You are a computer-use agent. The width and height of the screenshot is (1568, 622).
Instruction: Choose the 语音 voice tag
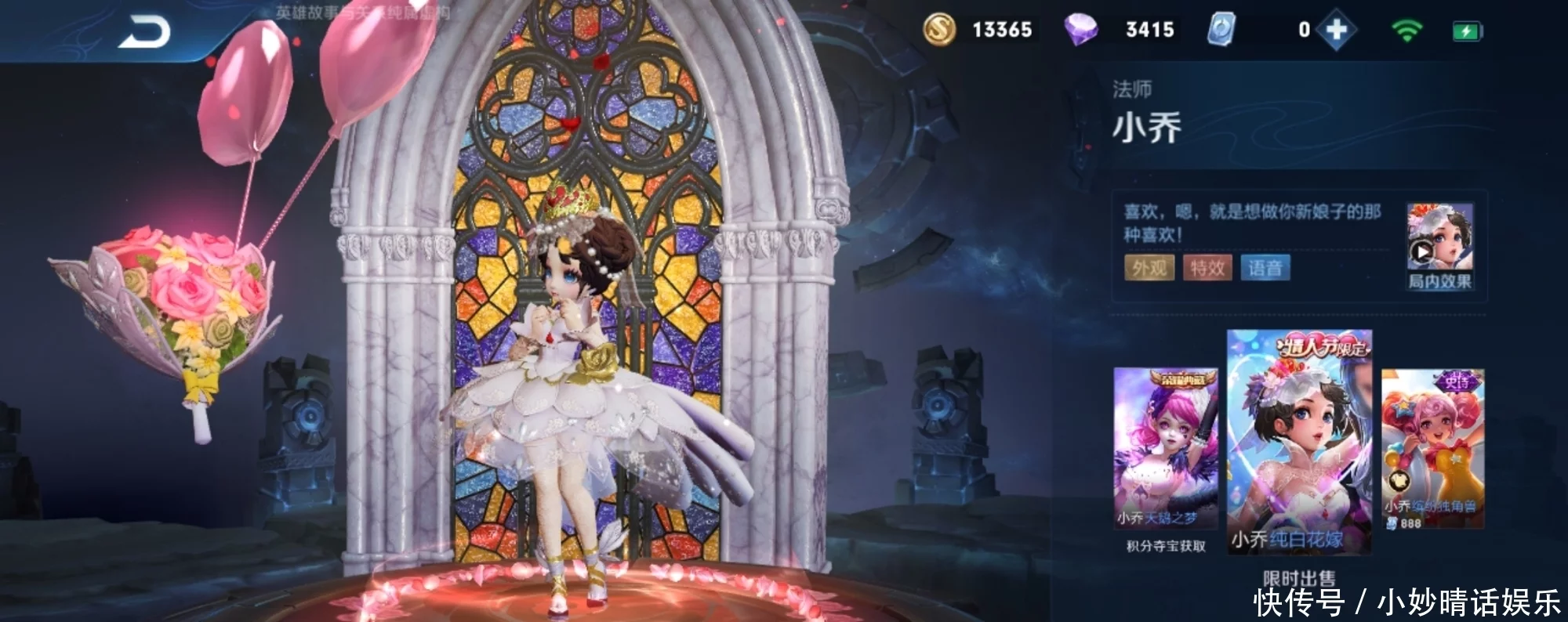[1265, 268]
